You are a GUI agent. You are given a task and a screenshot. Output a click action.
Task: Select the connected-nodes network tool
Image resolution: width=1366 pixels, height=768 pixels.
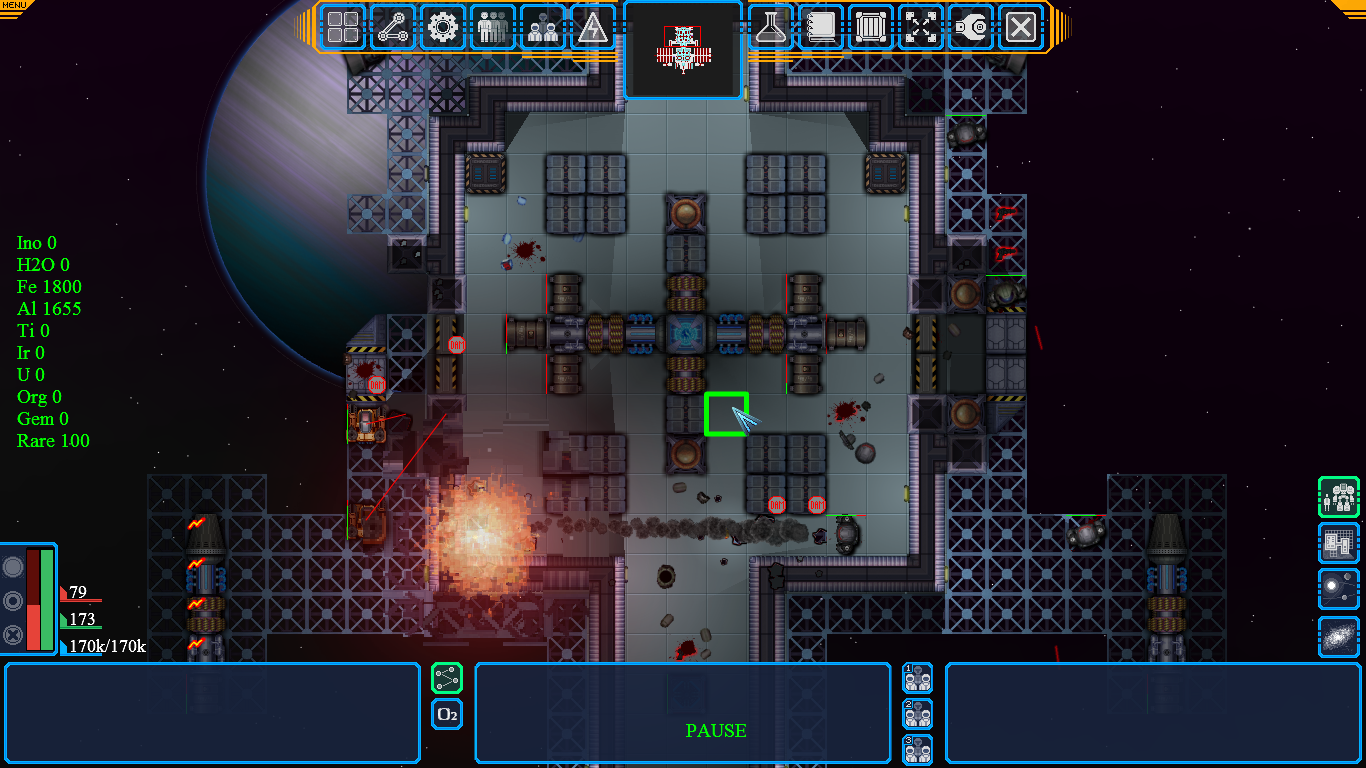tap(393, 27)
